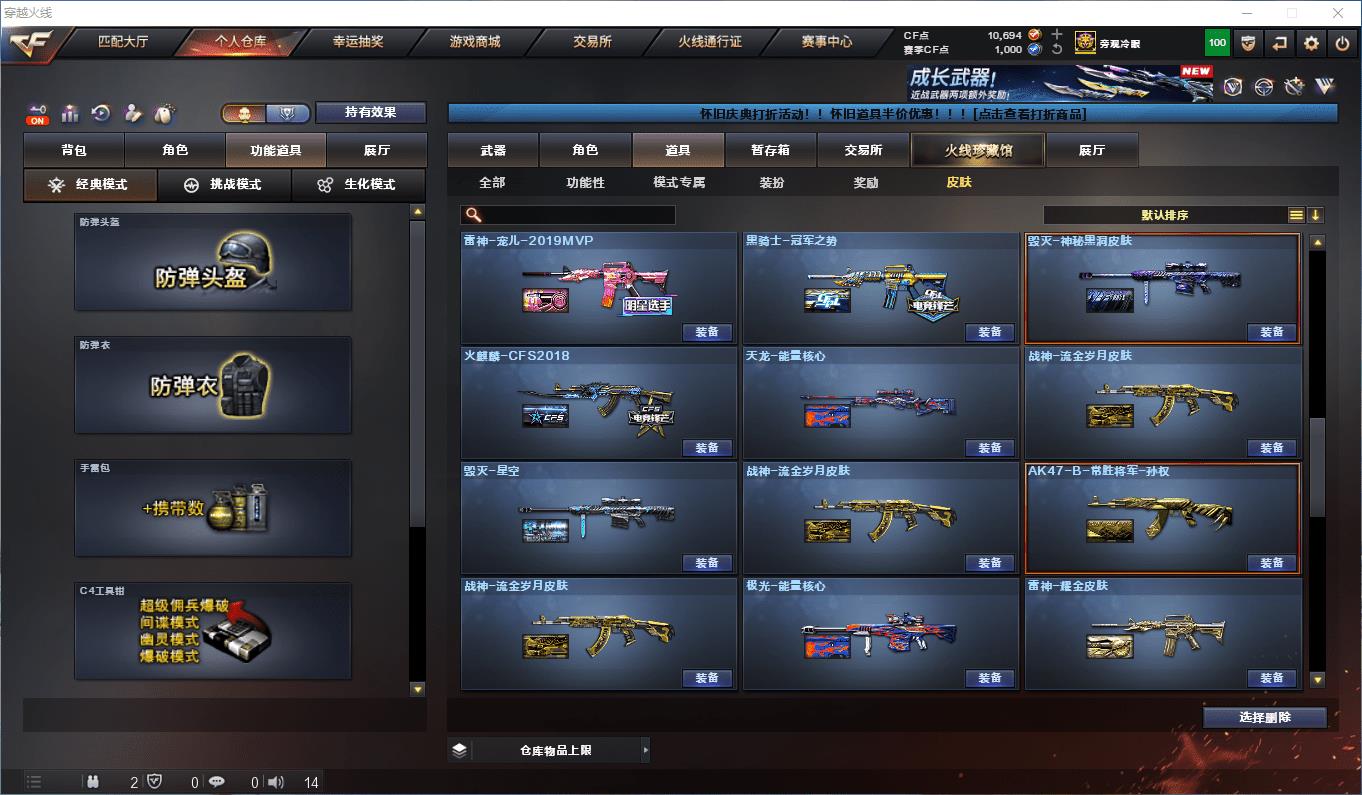Go to the 幸运抽奖 lucky draw page
The height and width of the screenshot is (795, 1362).
tap(358, 42)
